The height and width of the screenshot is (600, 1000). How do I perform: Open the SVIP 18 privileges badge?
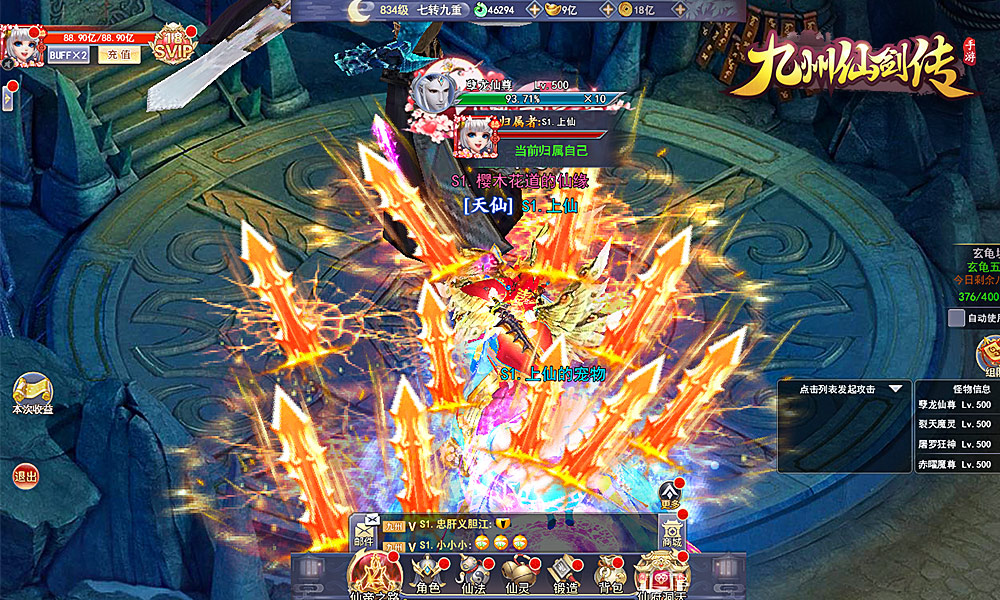click(x=174, y=45)
